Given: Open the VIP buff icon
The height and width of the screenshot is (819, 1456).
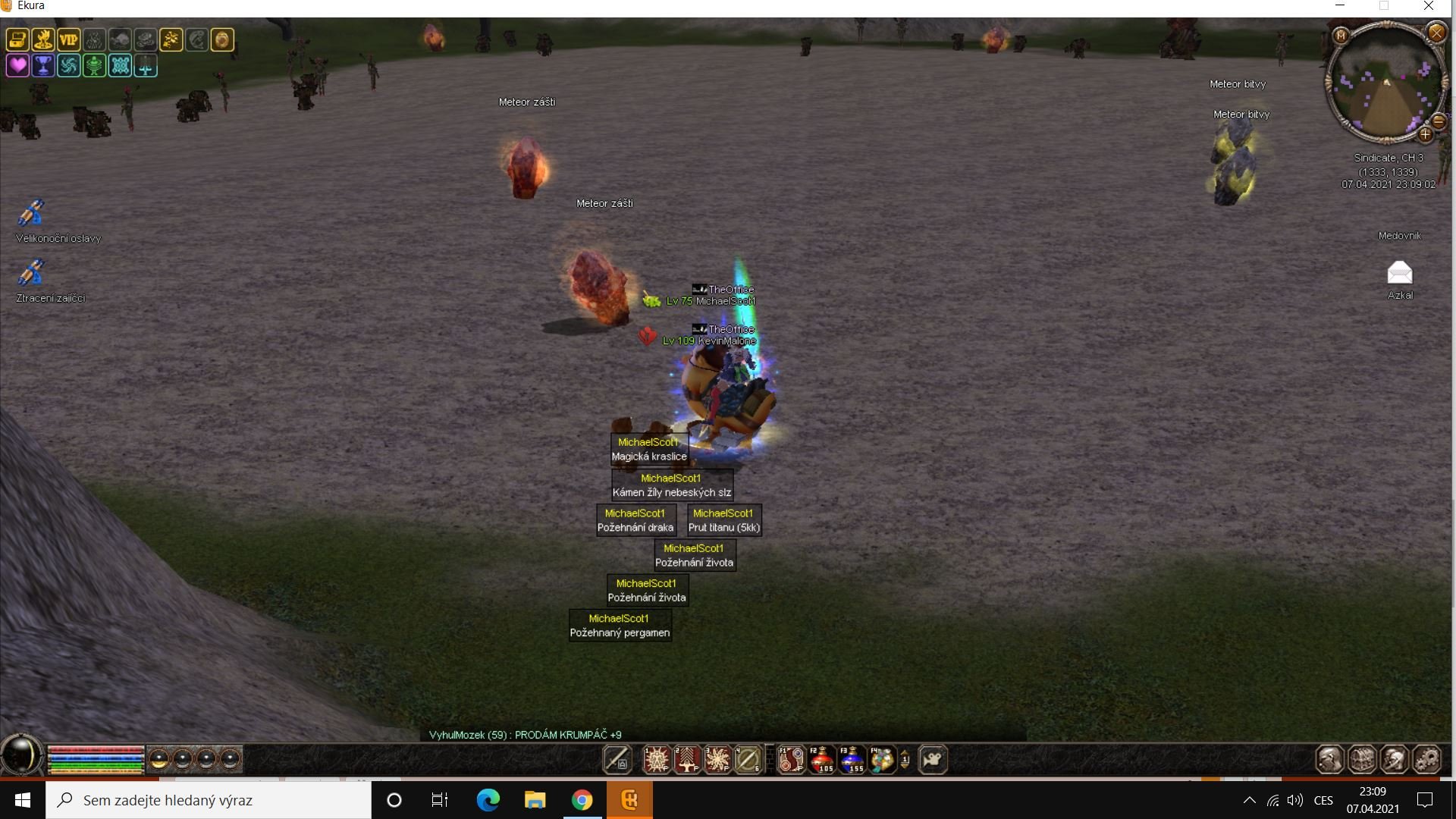Looking at the screenshot, I should 68,40.
